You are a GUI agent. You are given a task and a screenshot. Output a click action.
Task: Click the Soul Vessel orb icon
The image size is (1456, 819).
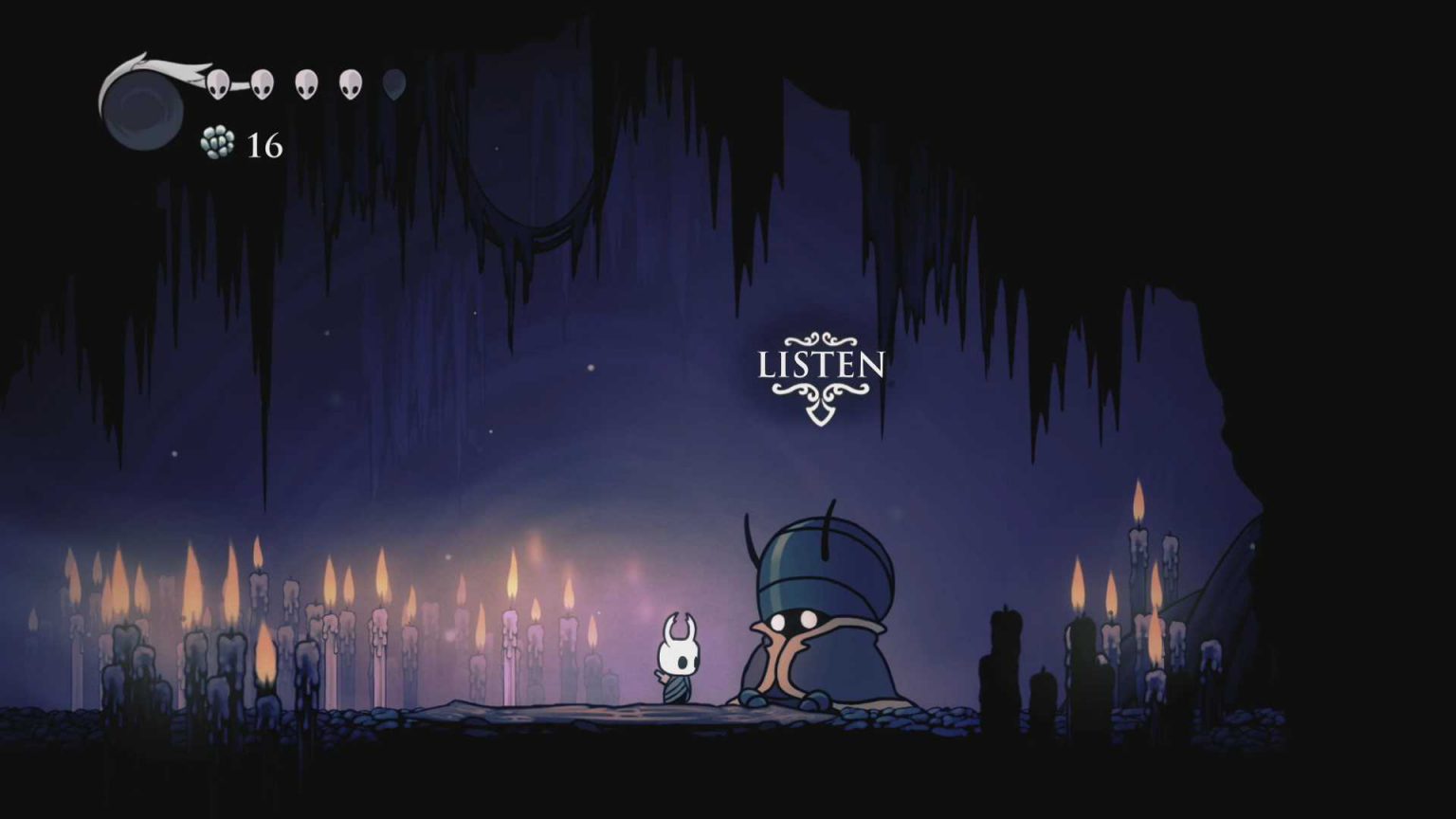tap(144, 104)
